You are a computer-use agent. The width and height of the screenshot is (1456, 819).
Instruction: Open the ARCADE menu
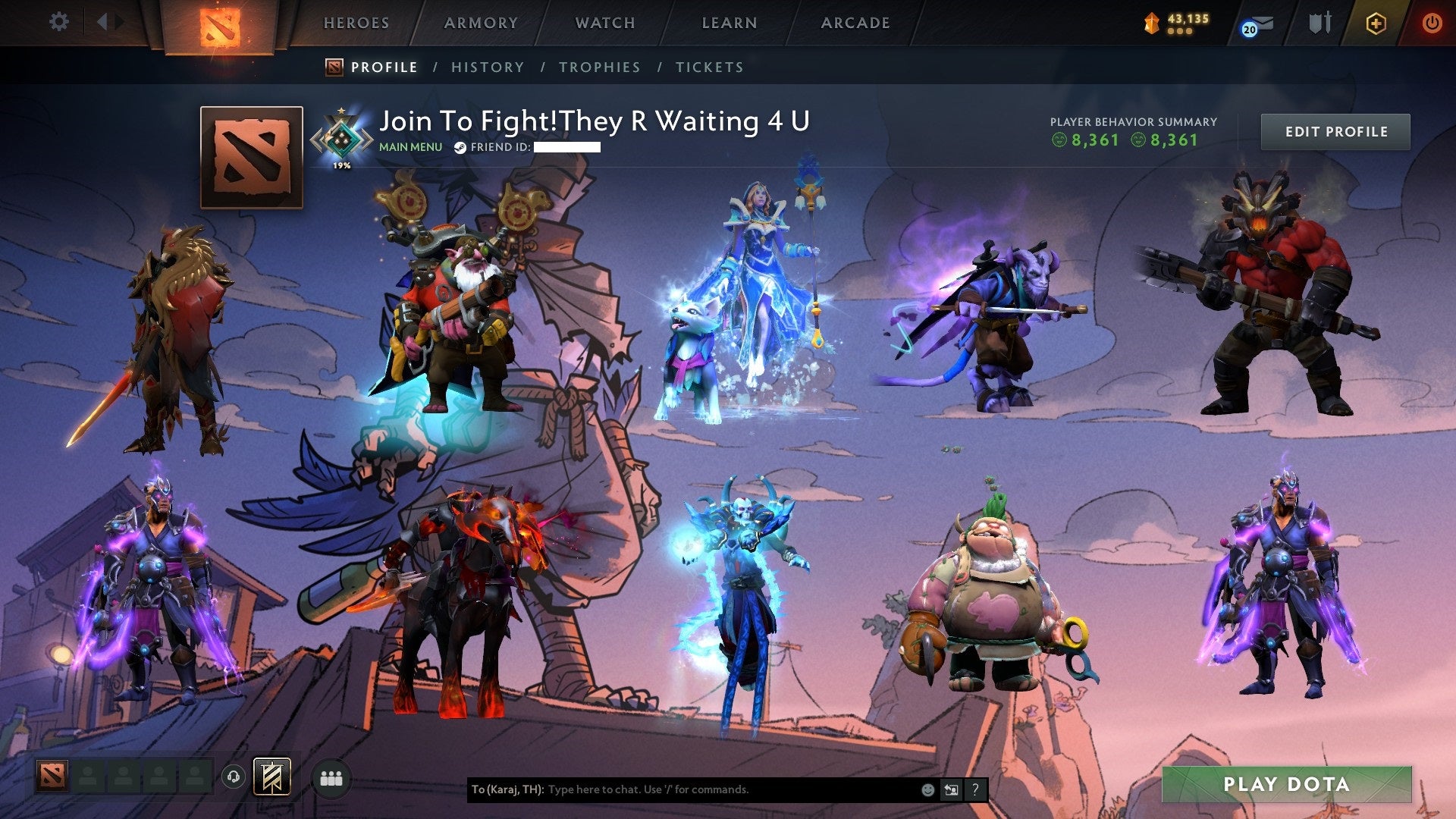point(855,23)
